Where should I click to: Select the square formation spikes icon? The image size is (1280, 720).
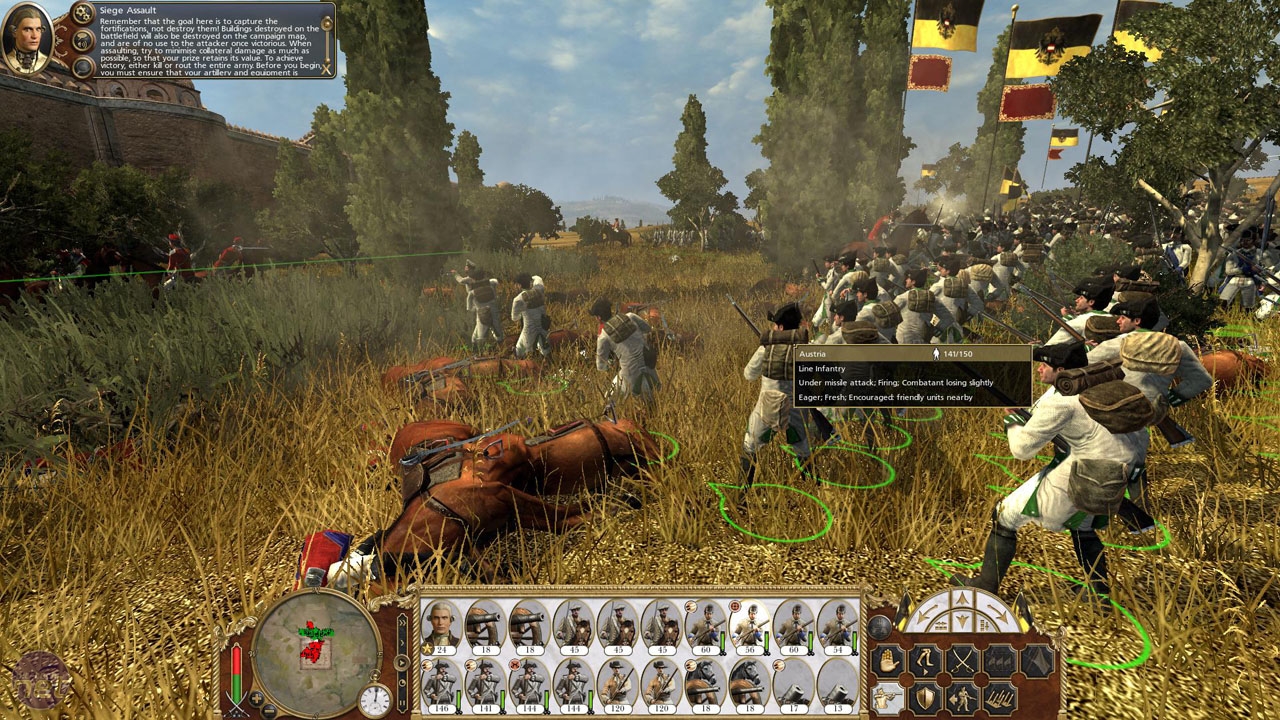[1000, 698]
